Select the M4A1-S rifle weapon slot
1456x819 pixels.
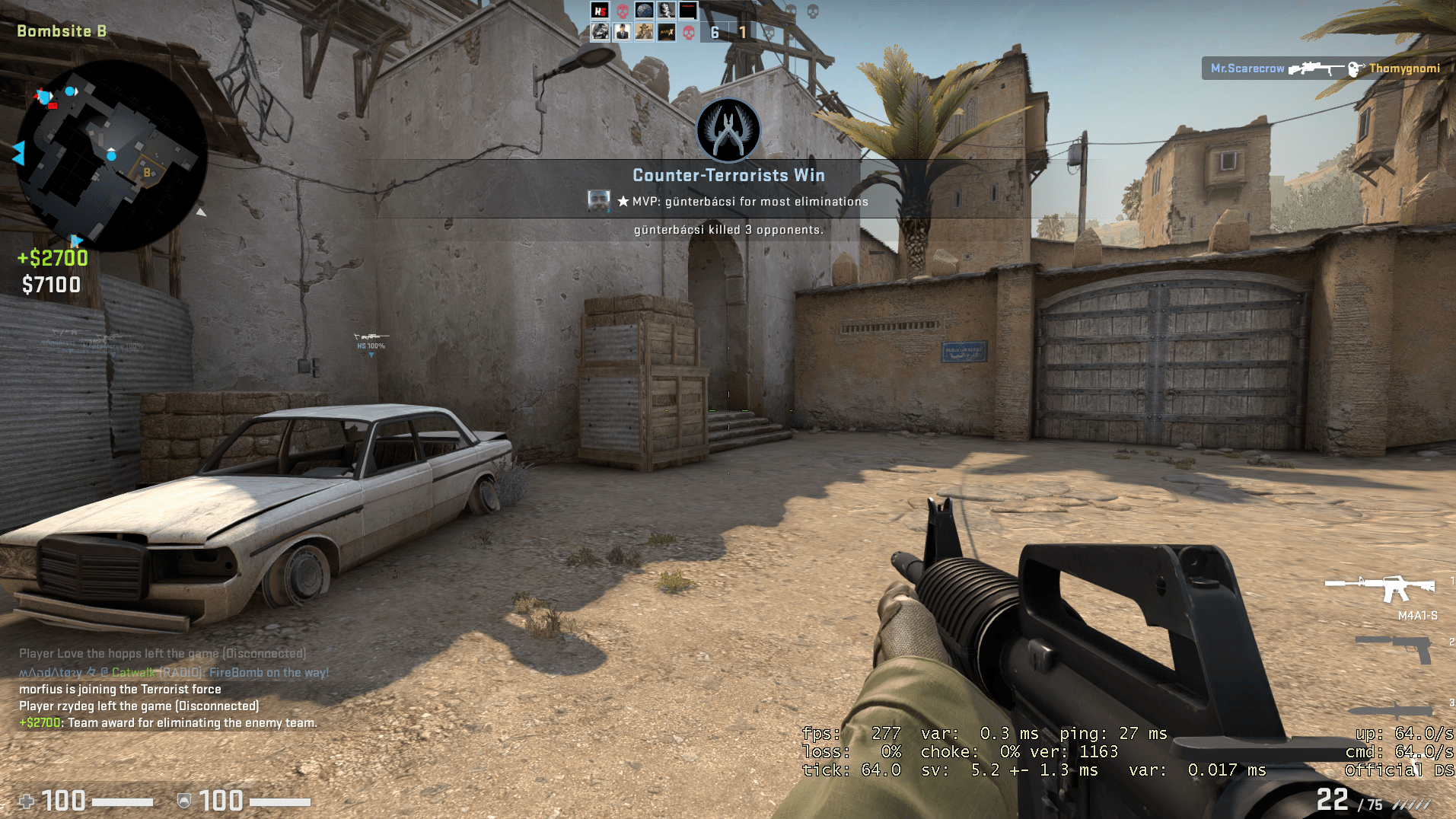1380,588
